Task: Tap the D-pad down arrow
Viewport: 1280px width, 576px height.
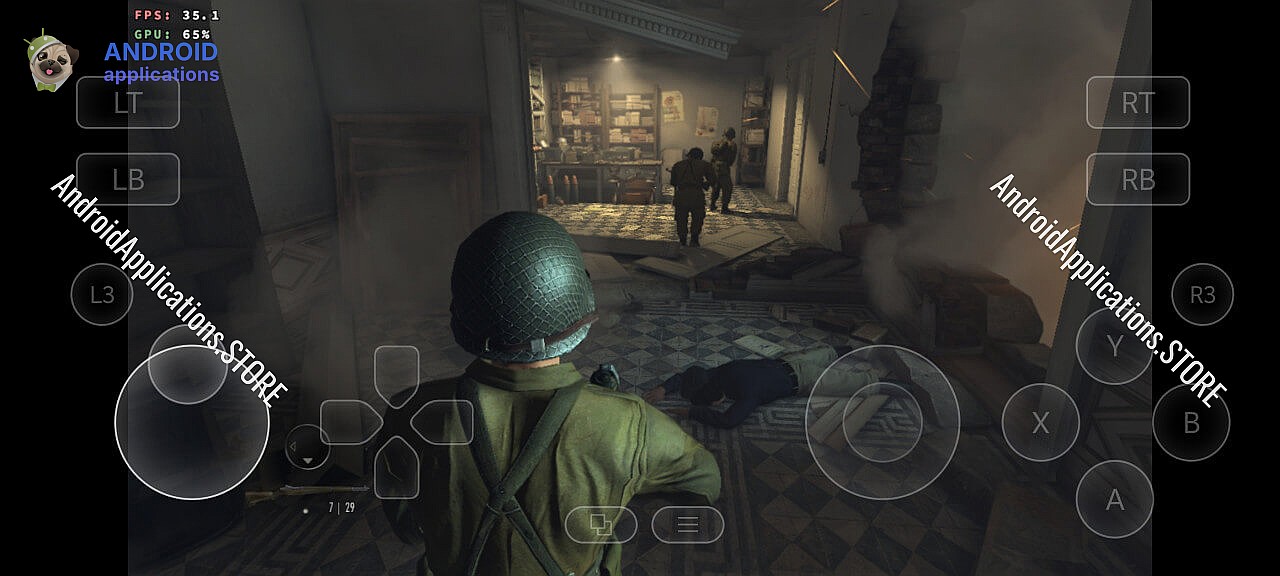Action: tap(396, 468)
